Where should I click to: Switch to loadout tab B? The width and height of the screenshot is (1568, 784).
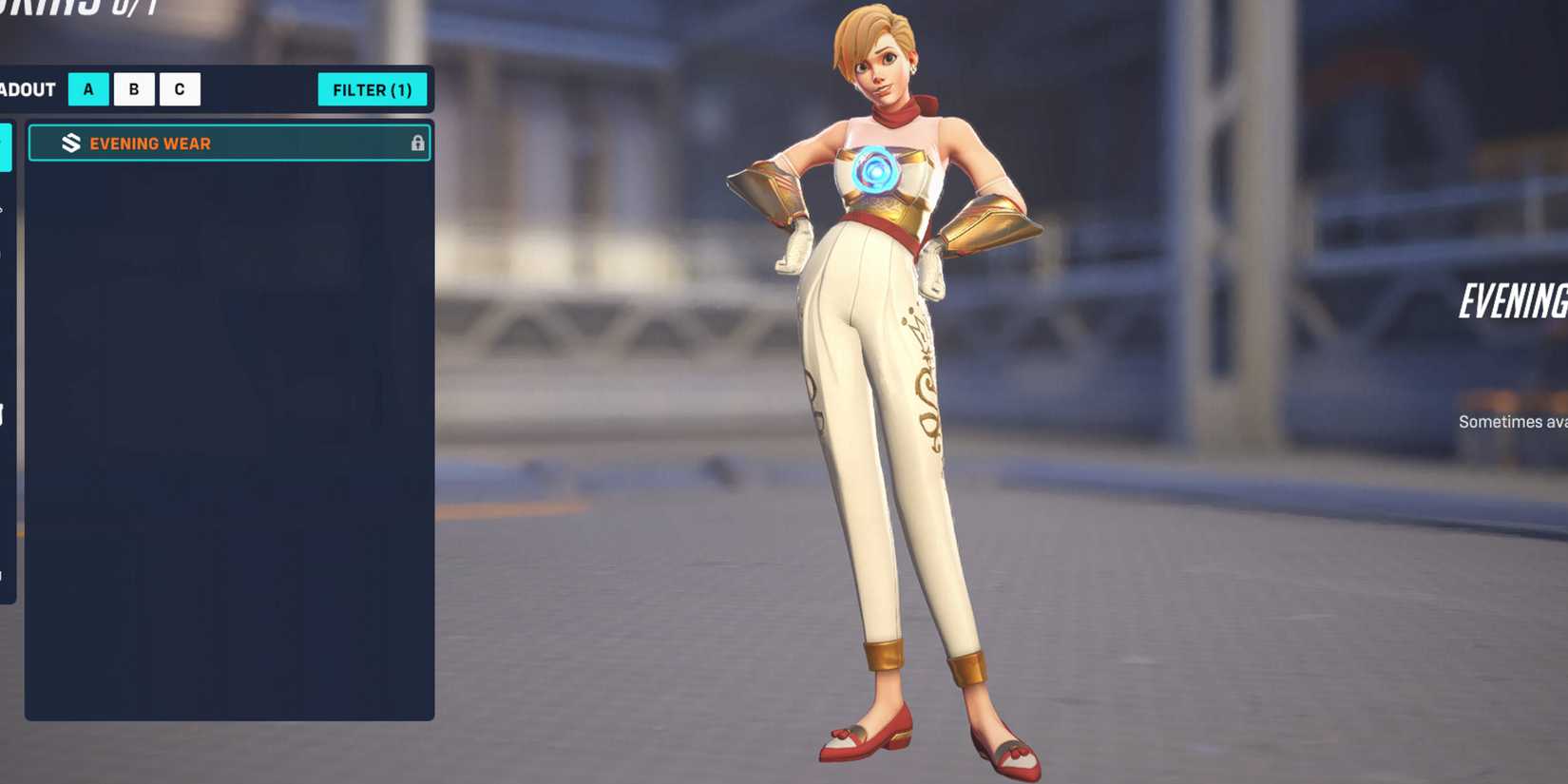133,89
